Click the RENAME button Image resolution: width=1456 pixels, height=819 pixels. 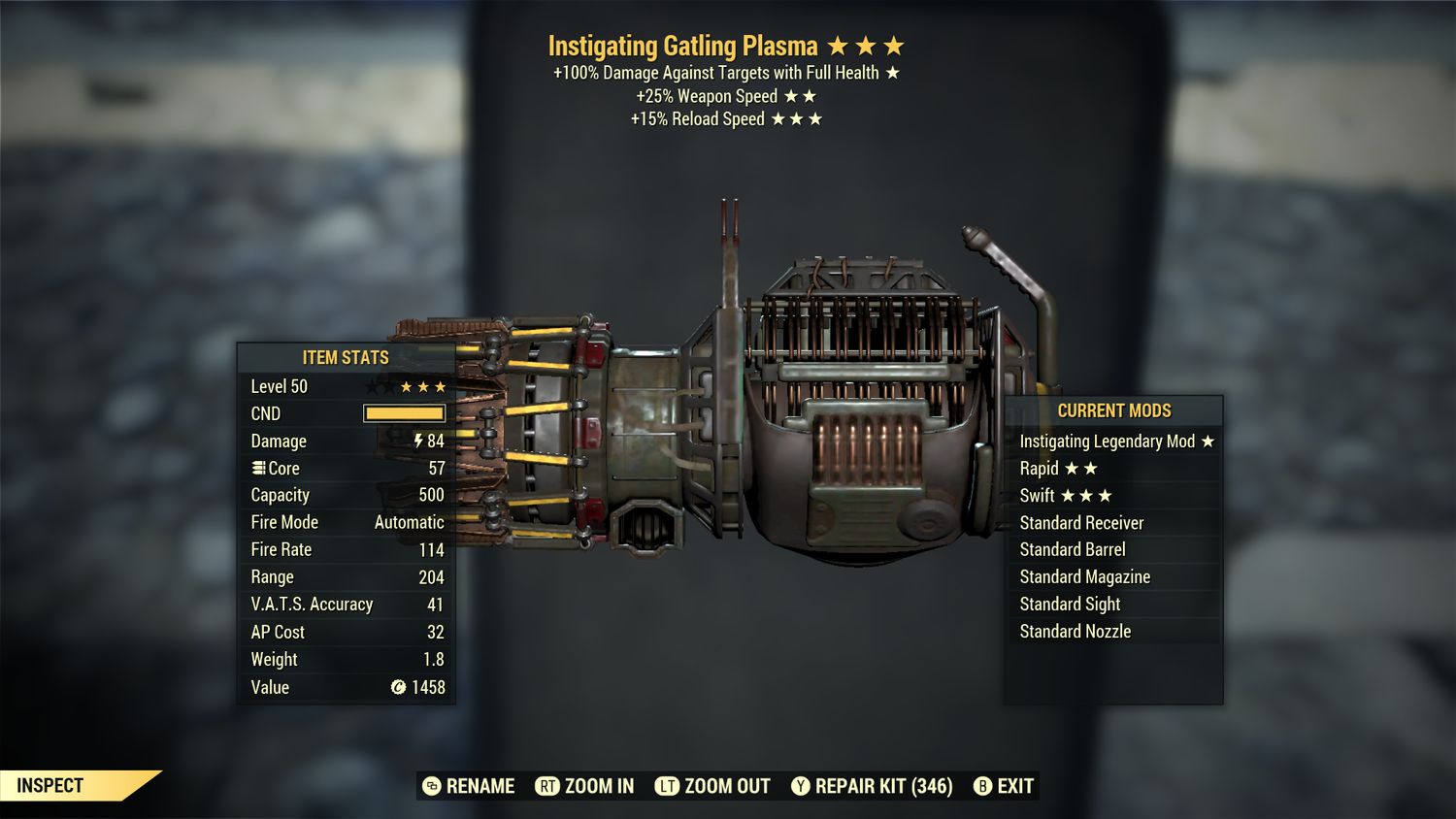point(480,786)
